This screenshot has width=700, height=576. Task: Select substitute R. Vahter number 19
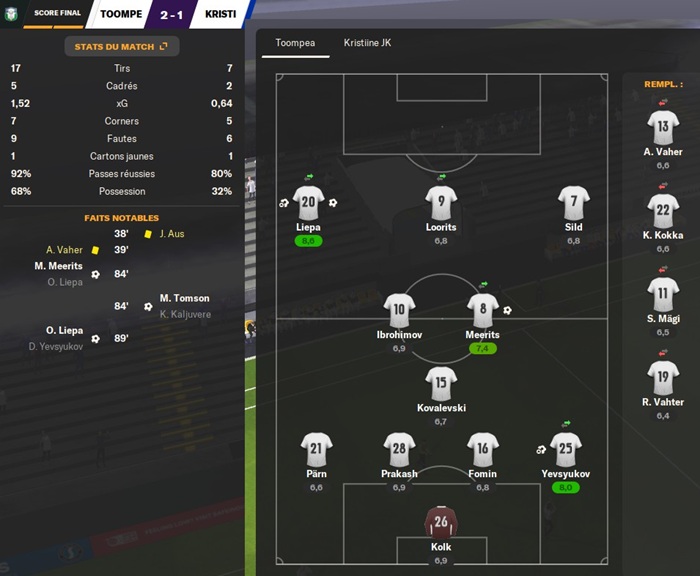click(663, 378)
